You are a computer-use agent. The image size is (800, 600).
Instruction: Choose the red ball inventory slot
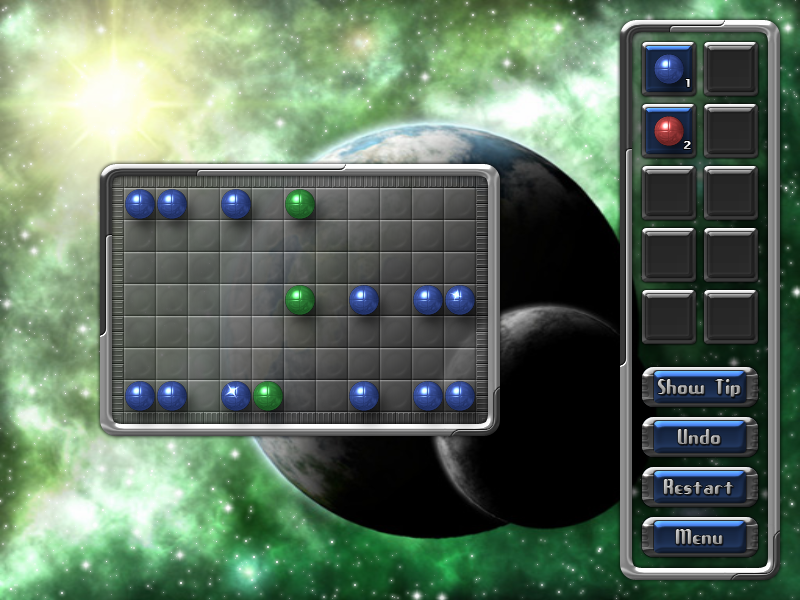[x=668, y=131]
